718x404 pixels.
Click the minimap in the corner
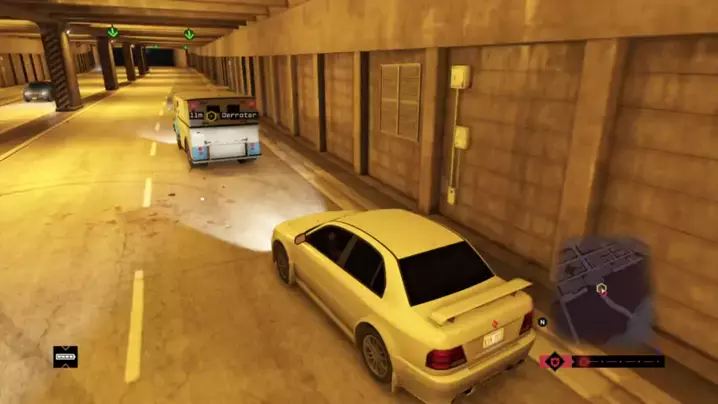pos(603,290)
